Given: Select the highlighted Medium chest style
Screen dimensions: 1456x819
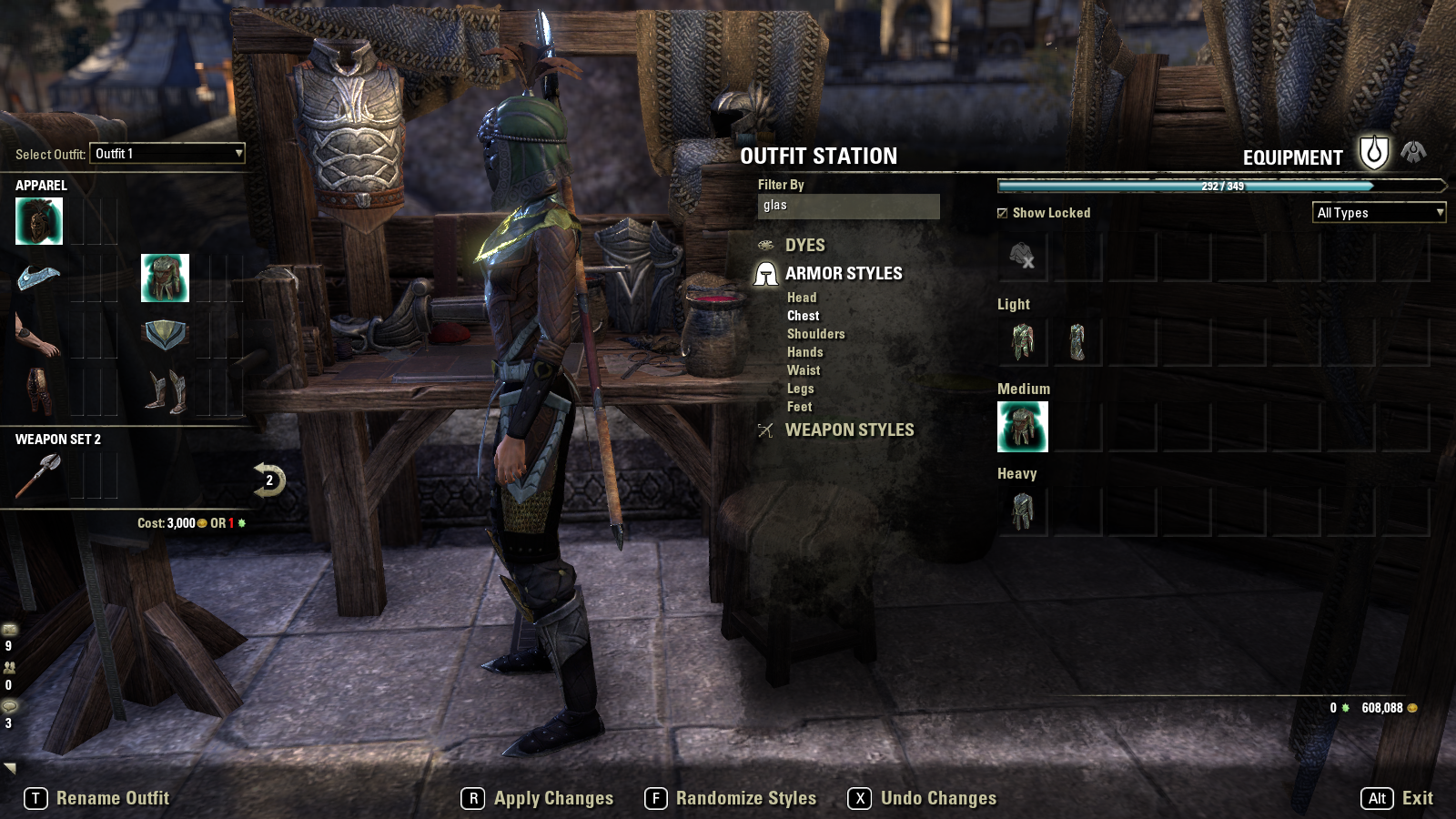Looking at the screenshot, I should click(x=1023, y=427).
